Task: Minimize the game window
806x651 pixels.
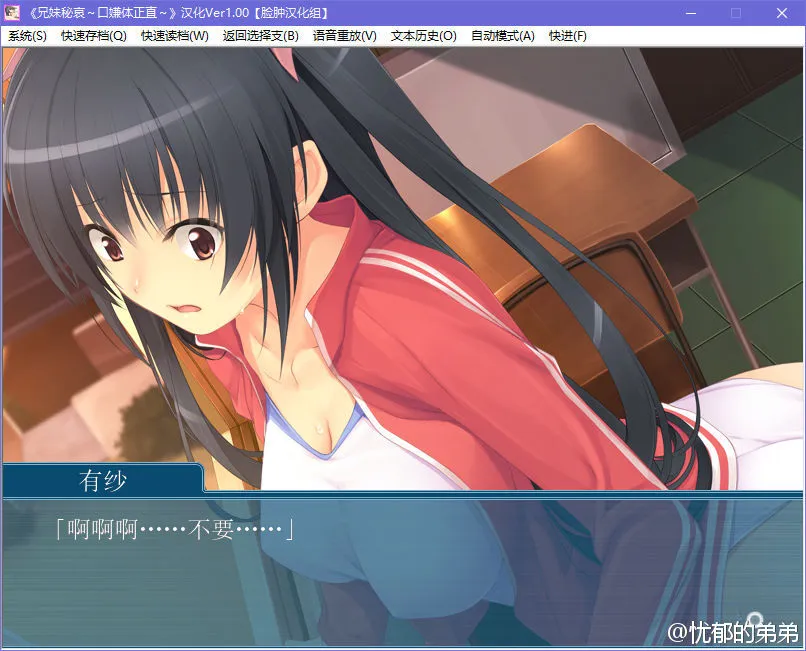Action: click(690, 13)
